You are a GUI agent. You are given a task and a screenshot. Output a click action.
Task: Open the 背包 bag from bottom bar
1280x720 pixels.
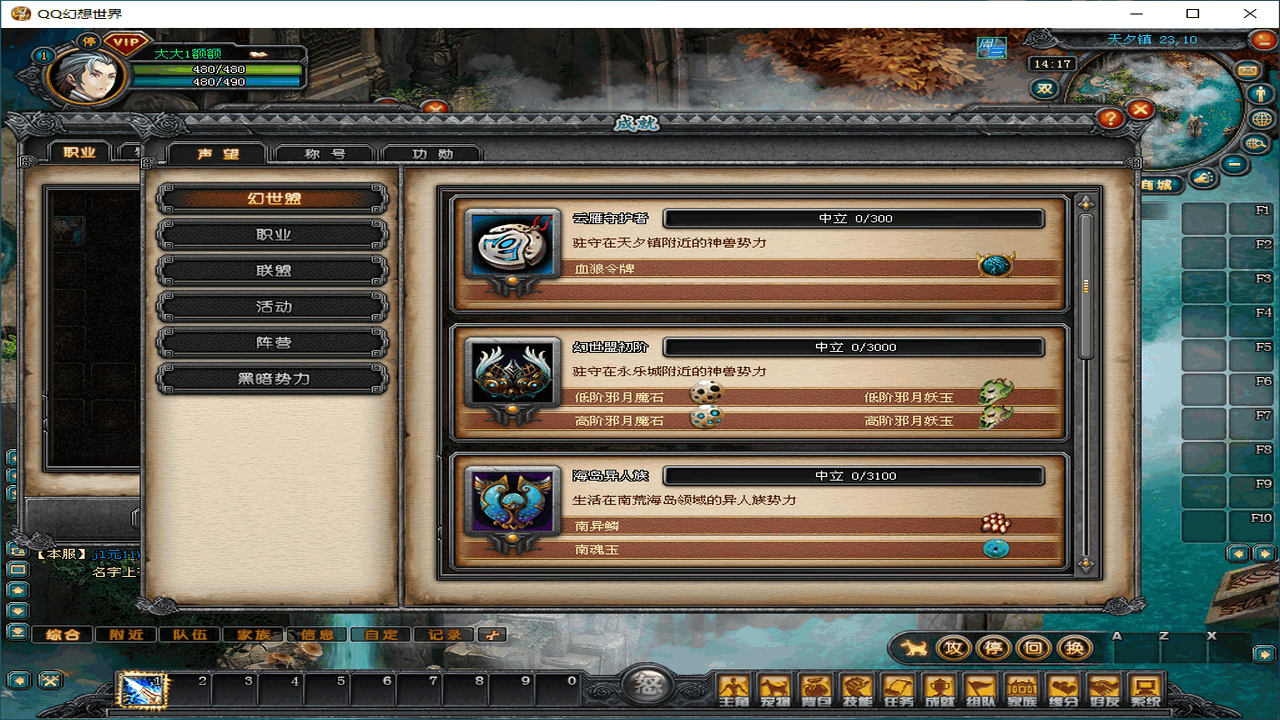point(816,688)
